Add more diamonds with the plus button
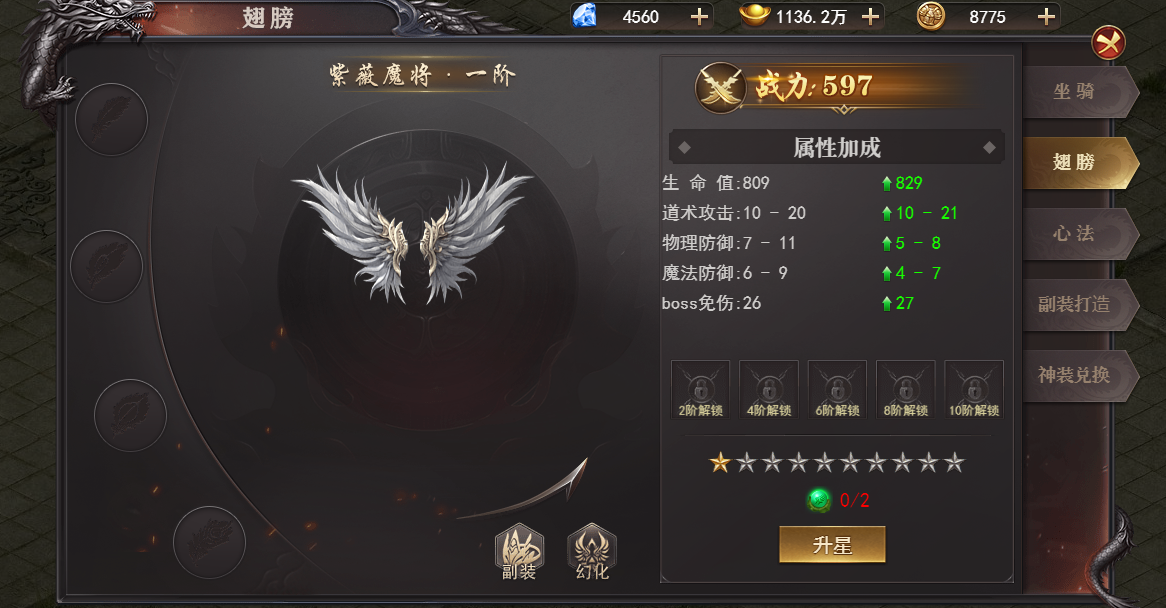 coord(700,16)
